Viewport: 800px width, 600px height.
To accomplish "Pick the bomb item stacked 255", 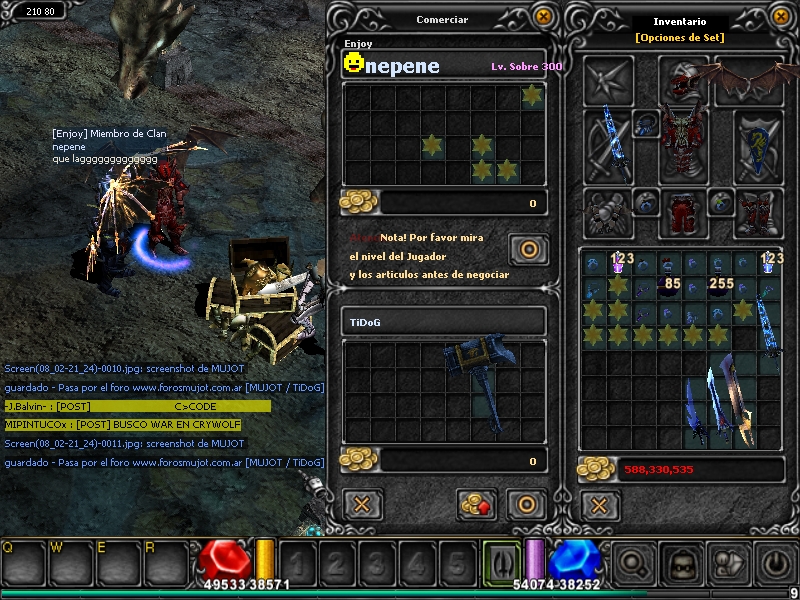I will click(719, 287).
